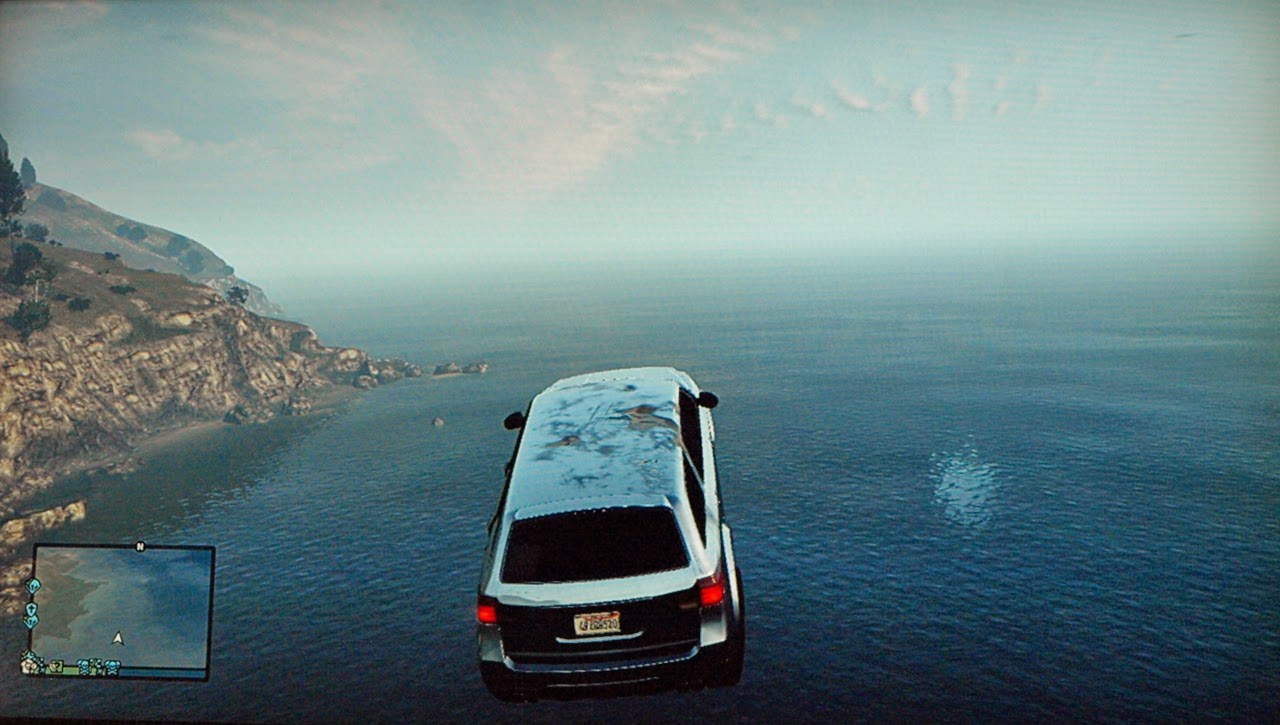The height and width of the screenshot is (725, 1280).
Task: Click the topmost blip on the minimap's left edge
Action: 33,585
